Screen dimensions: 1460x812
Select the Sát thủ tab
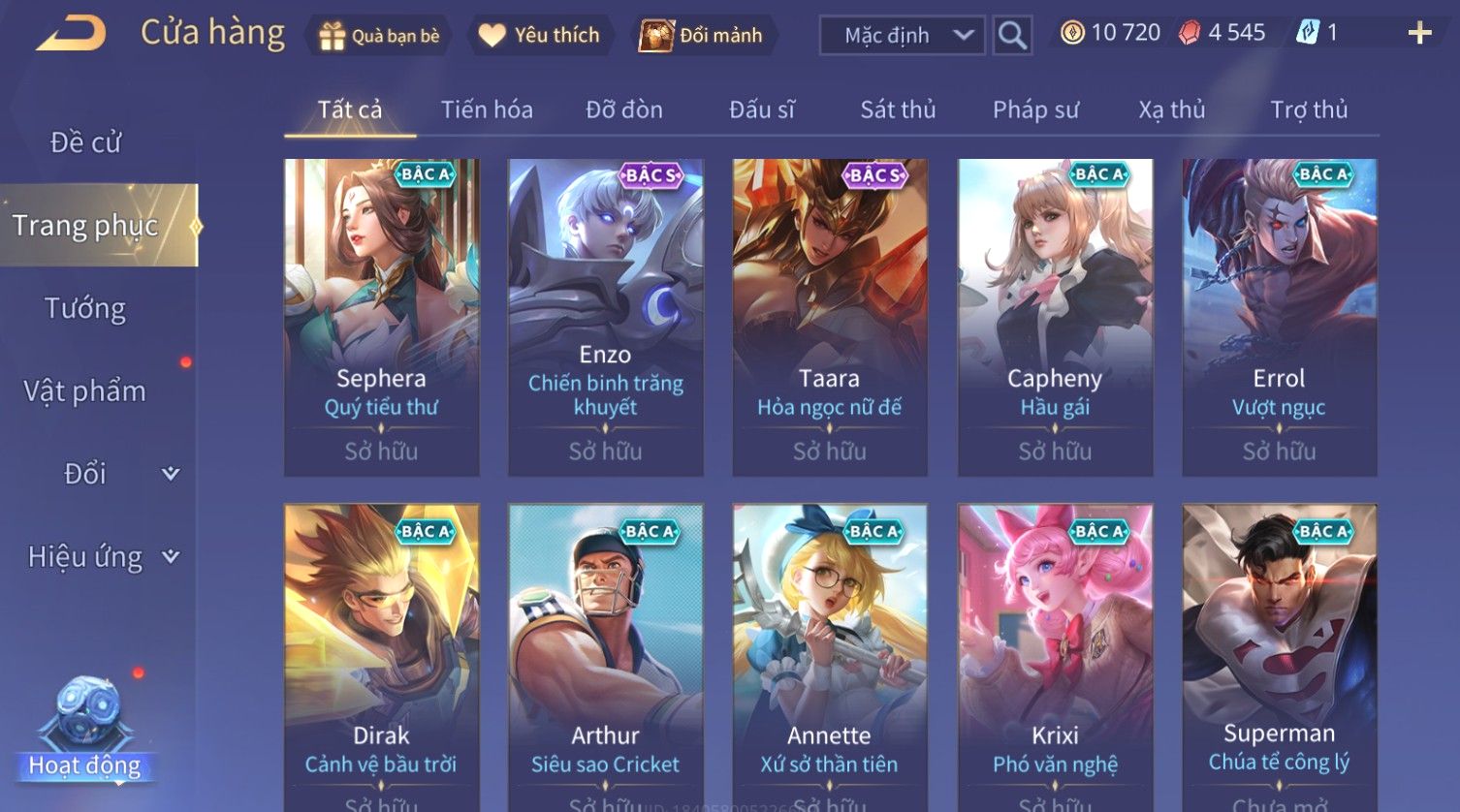pos(898,109)
